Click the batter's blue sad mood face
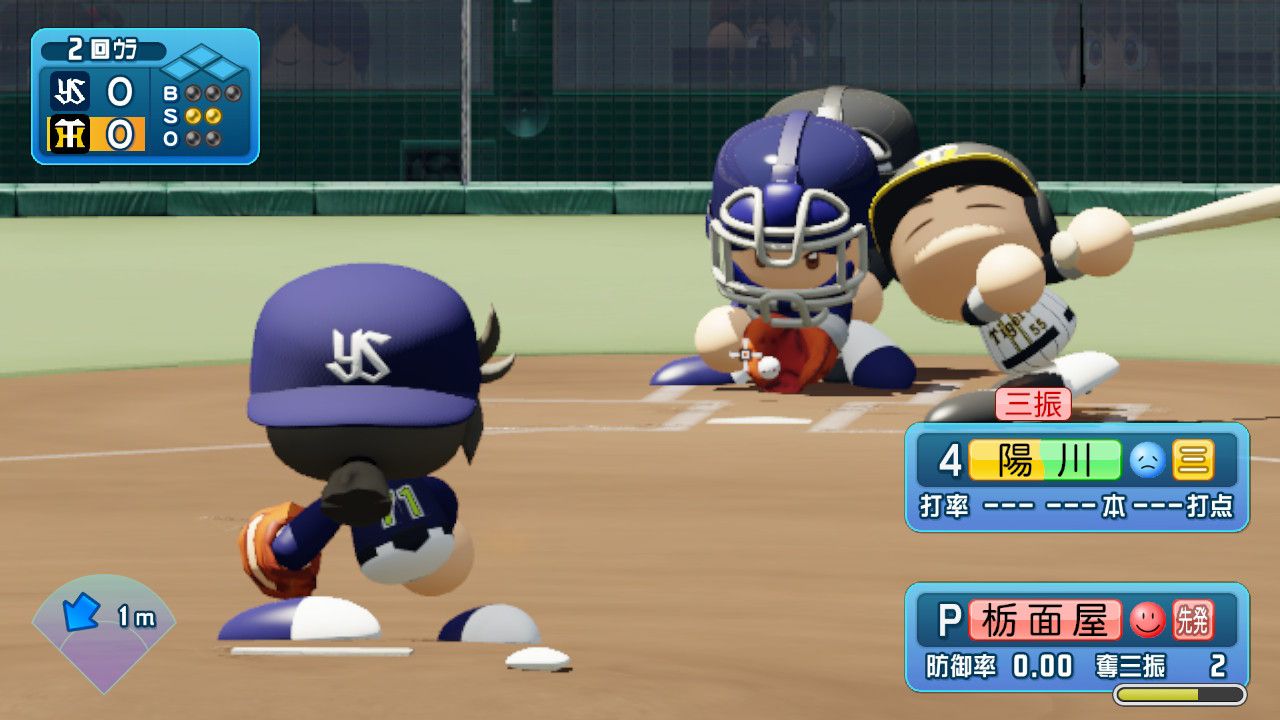 [1148, 460]
